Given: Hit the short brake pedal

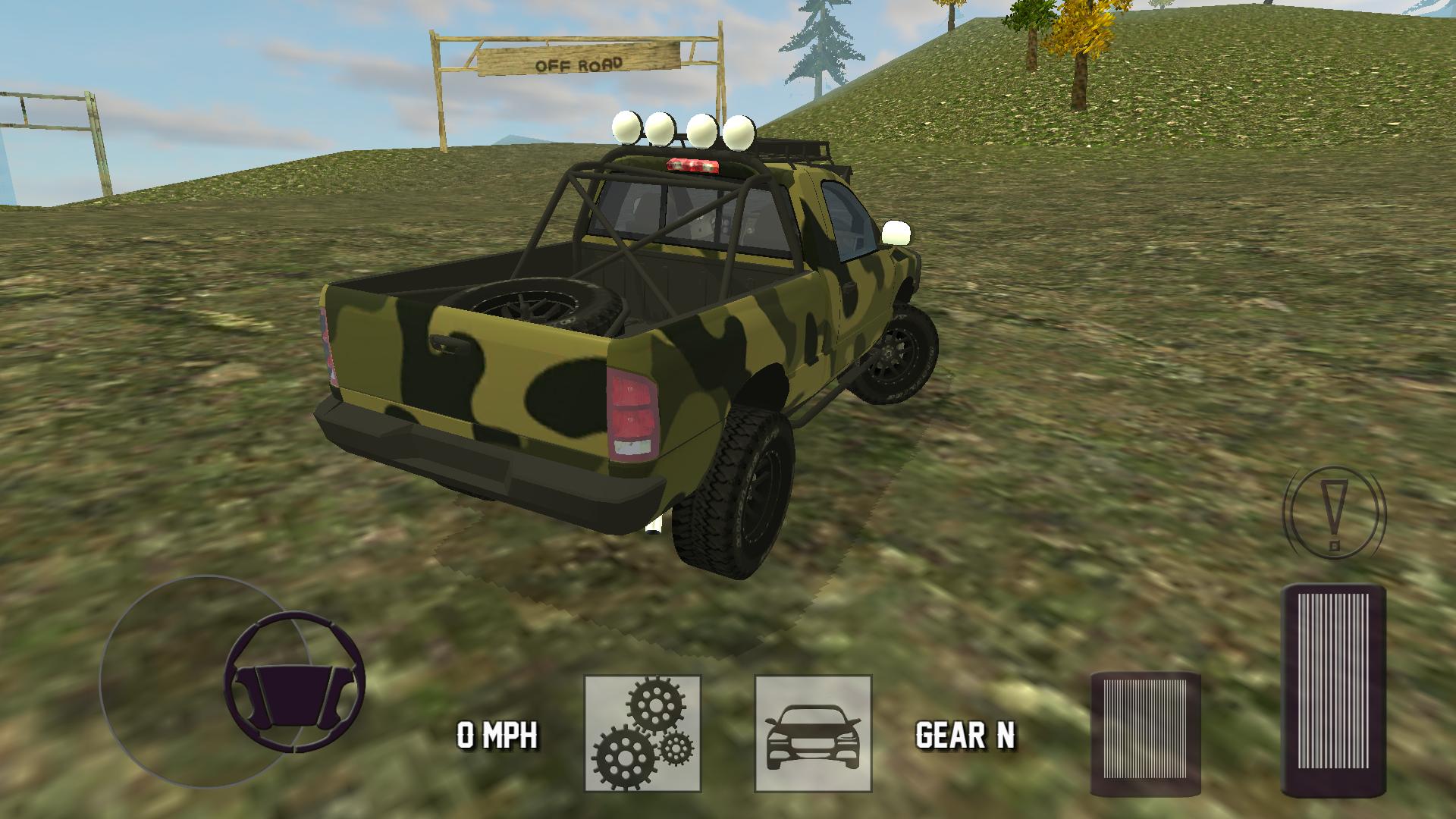Looking at the screenshot, I should 1145,733.
